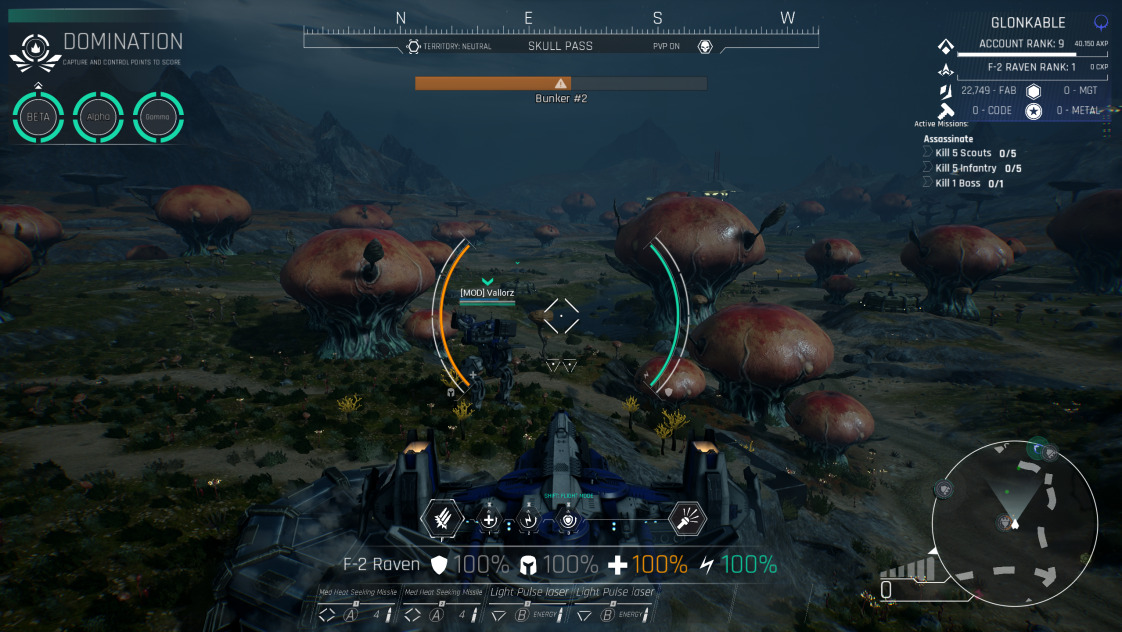Screen dimensions: 1122x632
Task: Click the skull PVP icon on compass
Action: (705, 46)
